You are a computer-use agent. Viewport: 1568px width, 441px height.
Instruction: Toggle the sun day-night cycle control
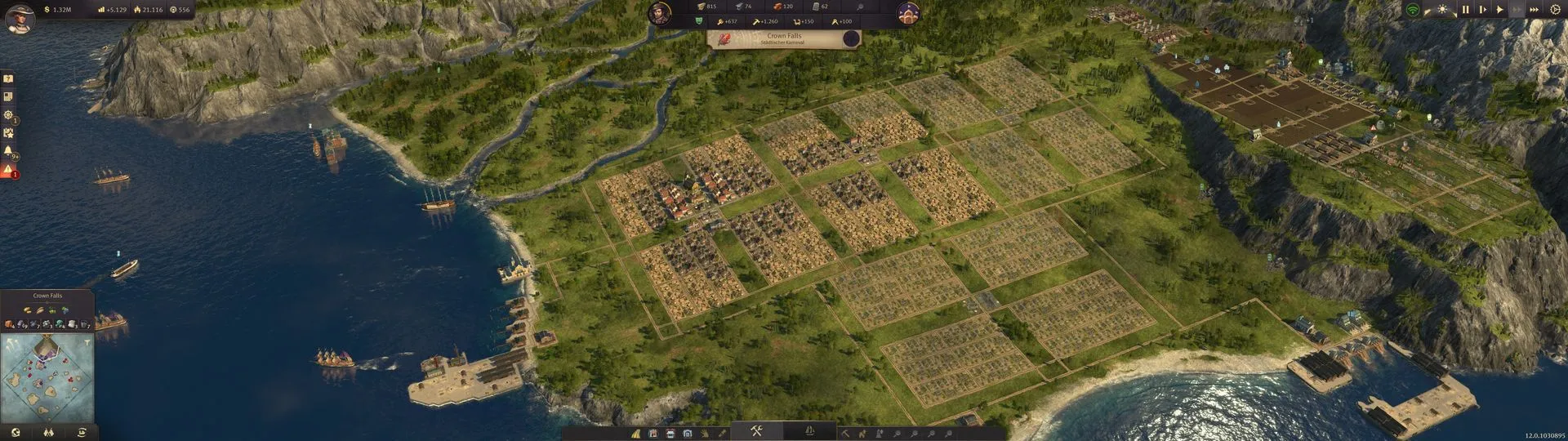tap(1442, 10)
